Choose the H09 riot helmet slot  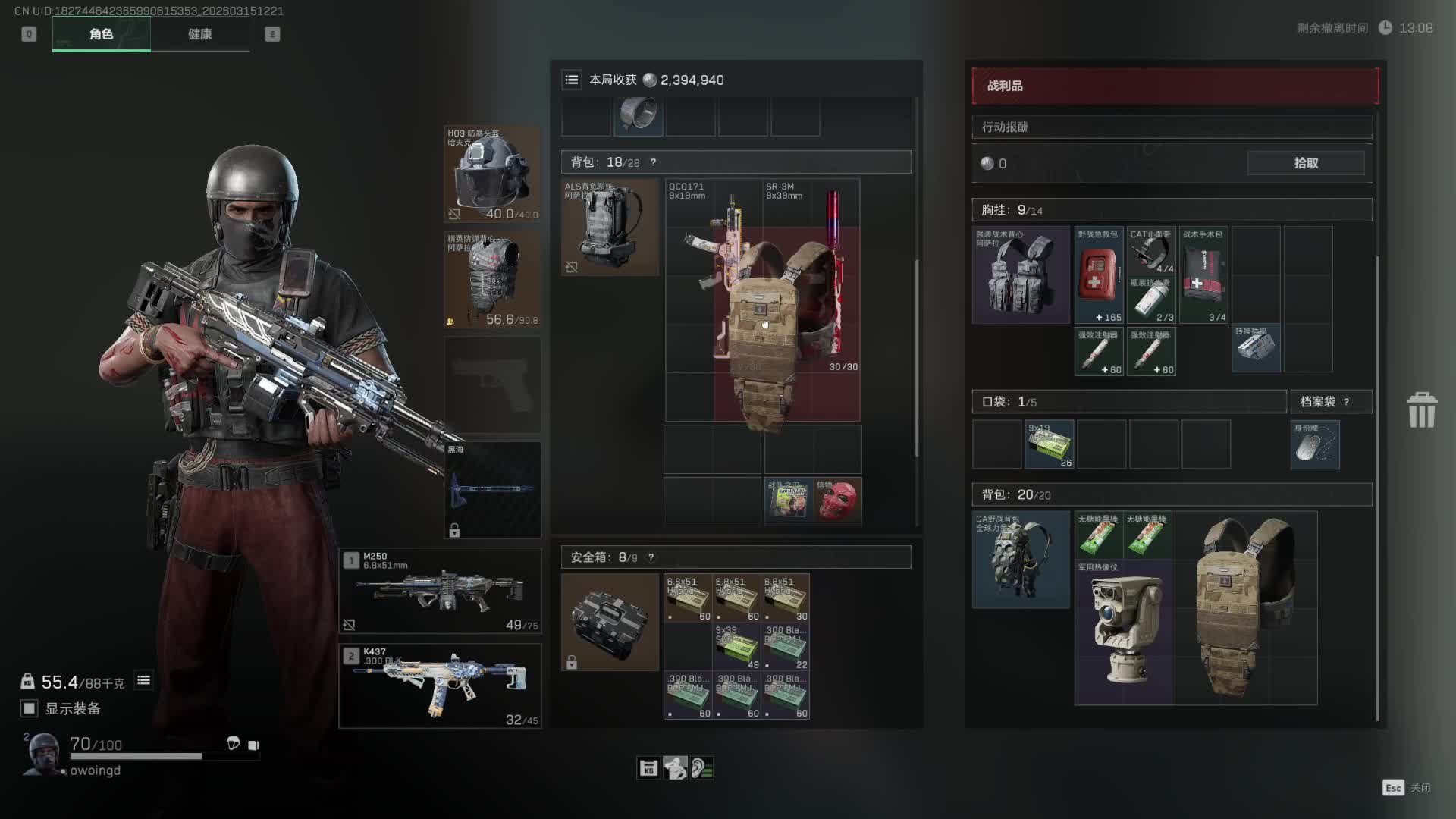492,174
